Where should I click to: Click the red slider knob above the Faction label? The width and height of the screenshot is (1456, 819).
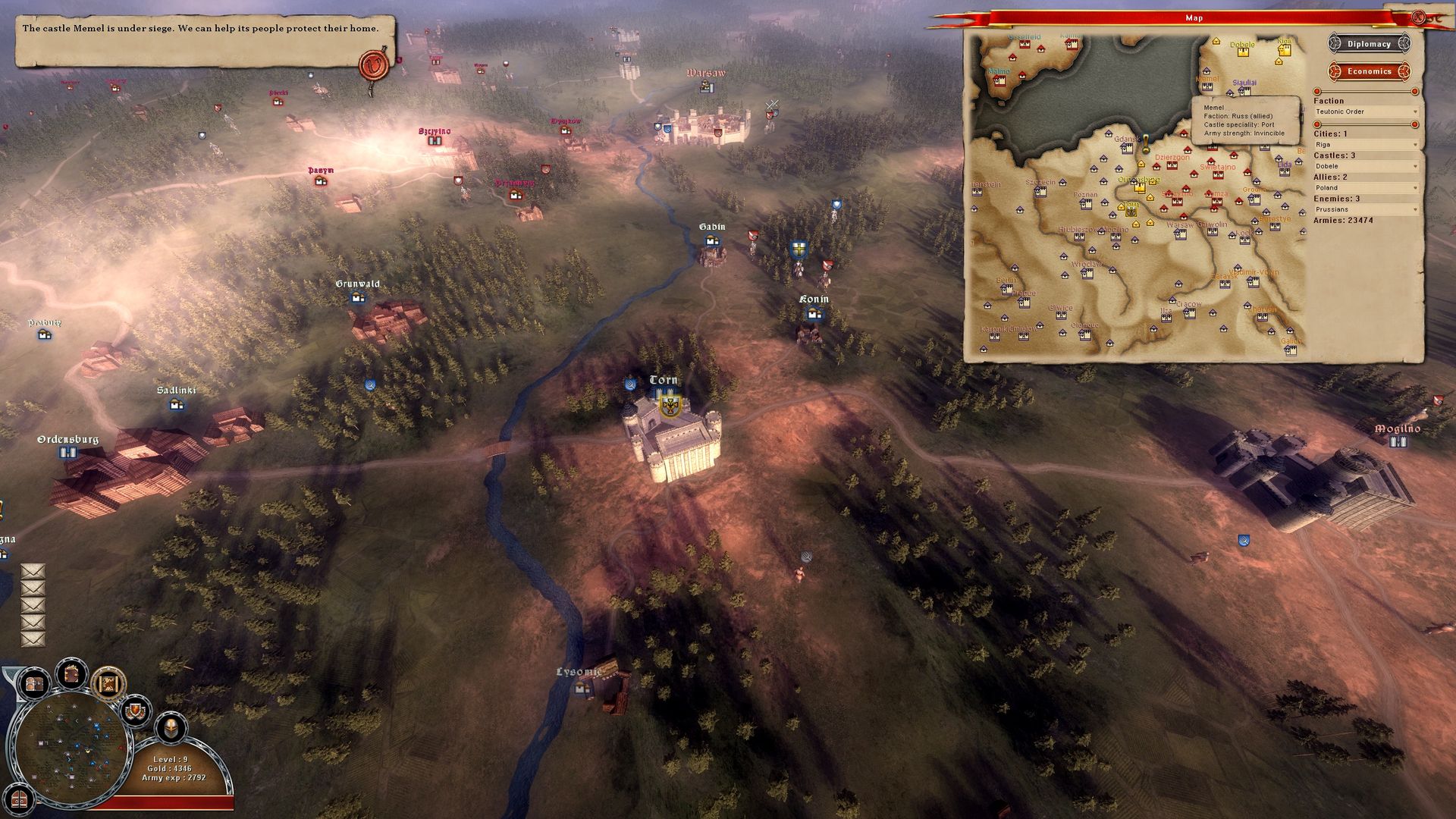coord(1317,91)
